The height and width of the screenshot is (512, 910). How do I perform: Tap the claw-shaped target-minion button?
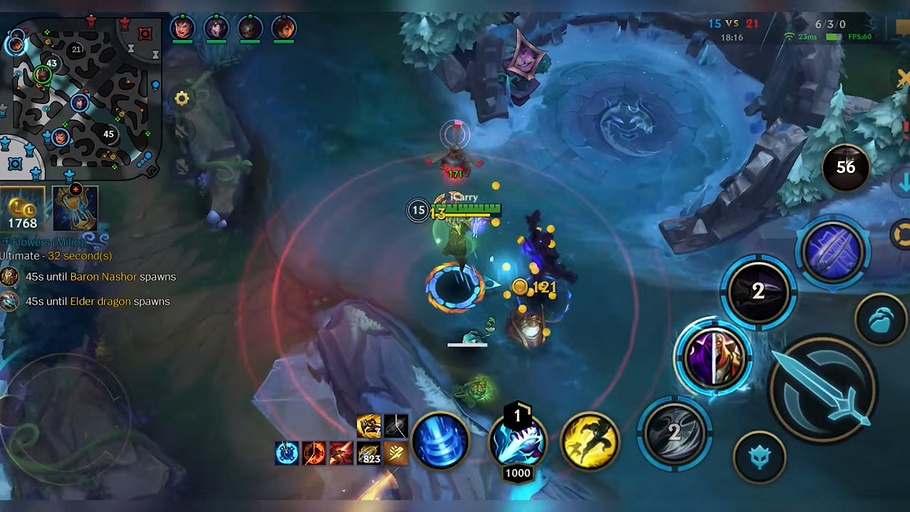point(880,319)
